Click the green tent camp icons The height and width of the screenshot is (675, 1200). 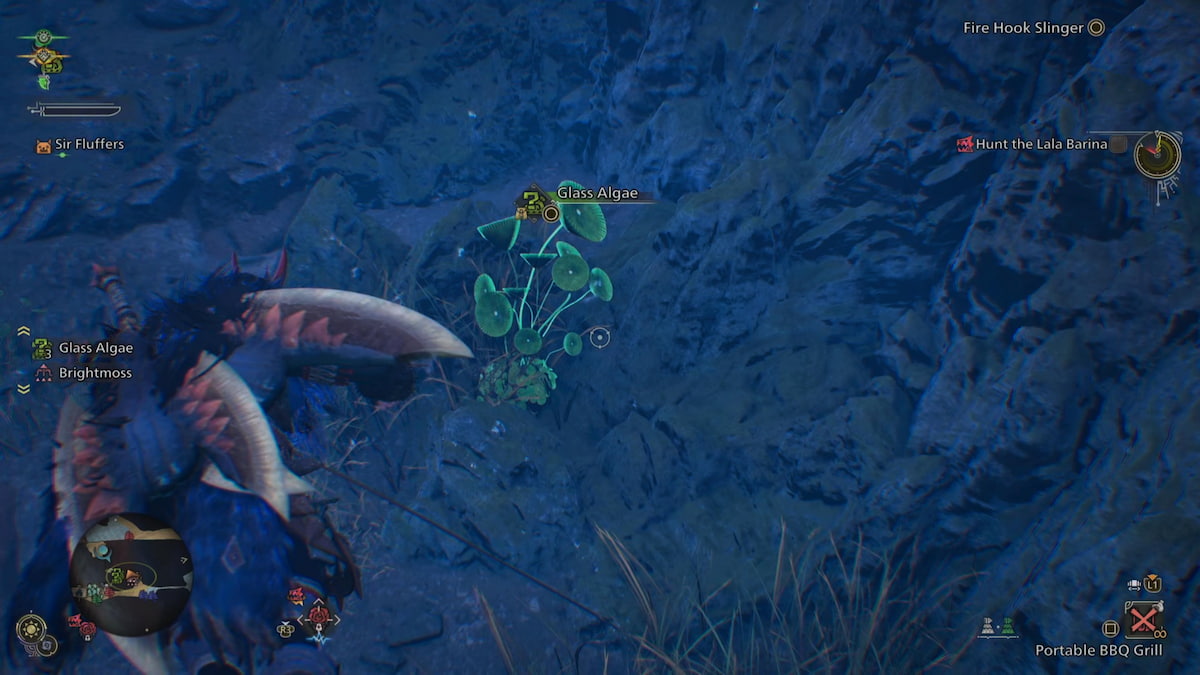997,627
